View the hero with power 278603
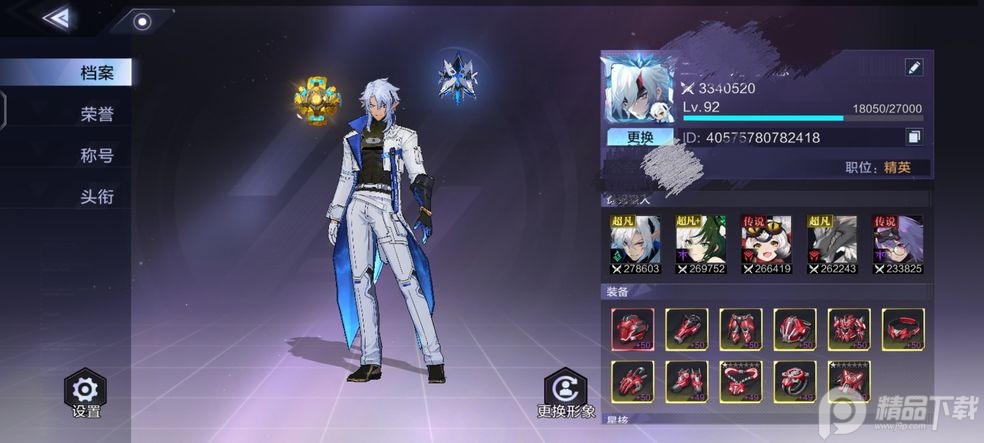984x443 pixels. [635, 244]
